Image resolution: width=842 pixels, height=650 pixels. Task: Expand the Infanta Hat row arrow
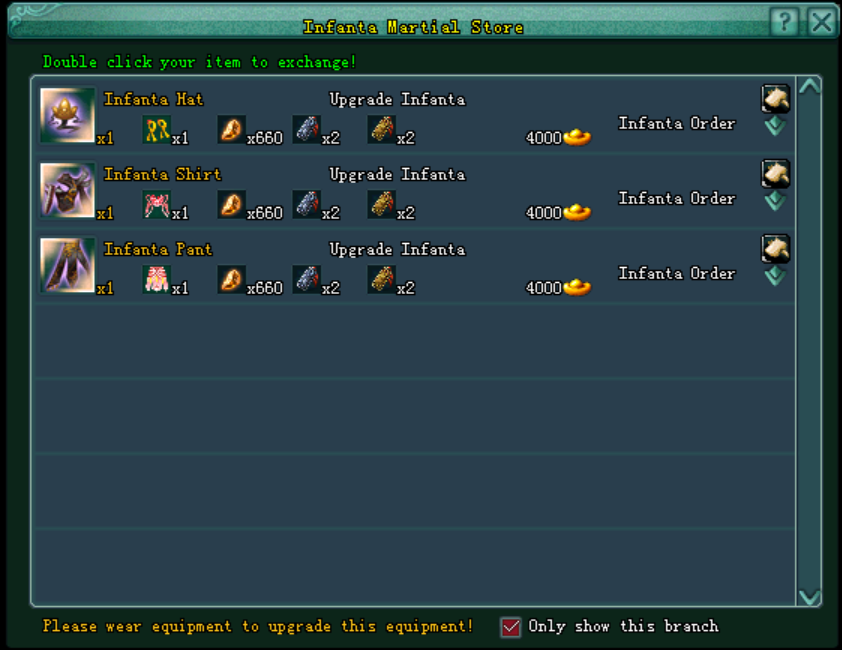click(775, 127)
